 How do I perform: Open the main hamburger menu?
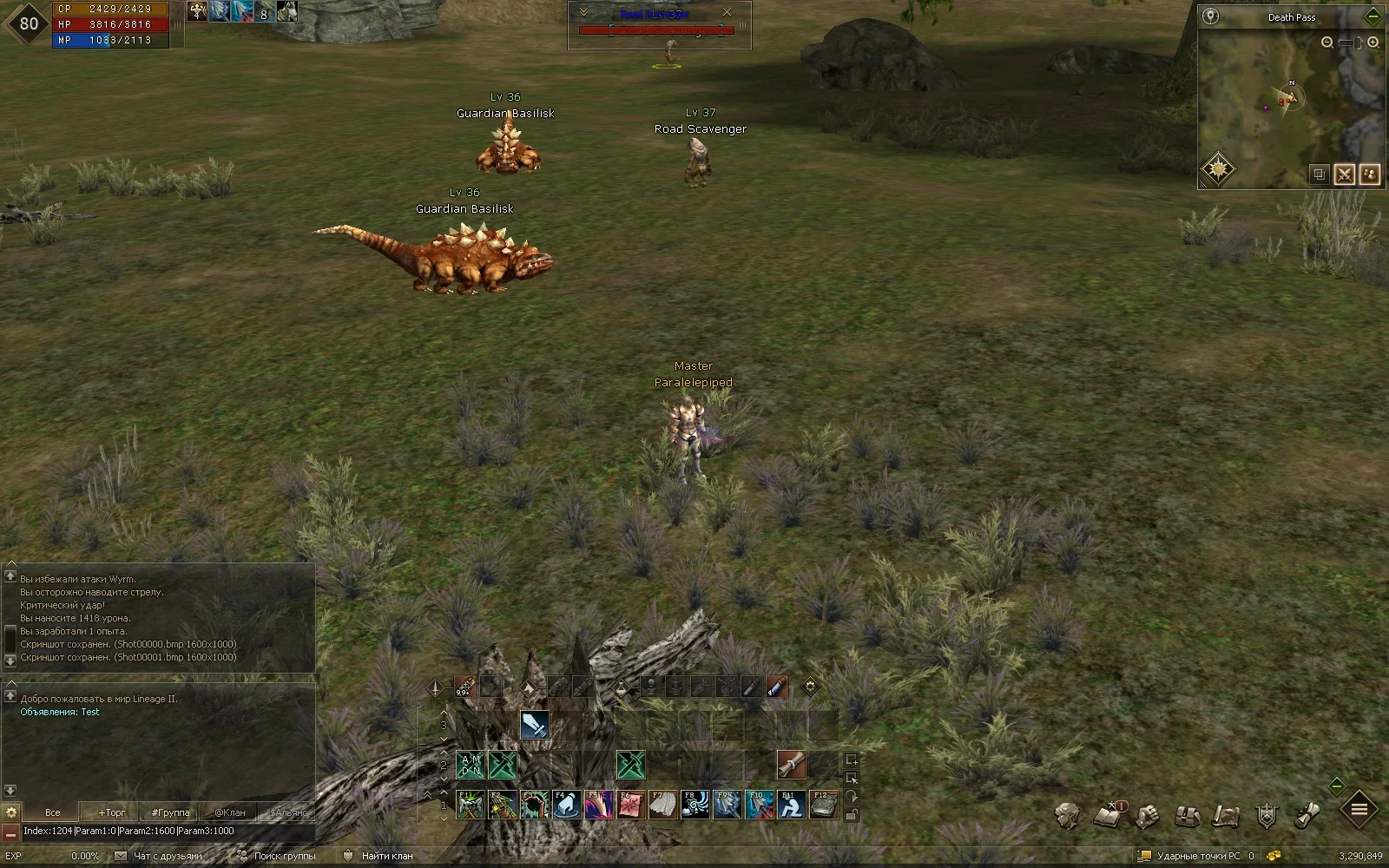tap(1359, 810)
